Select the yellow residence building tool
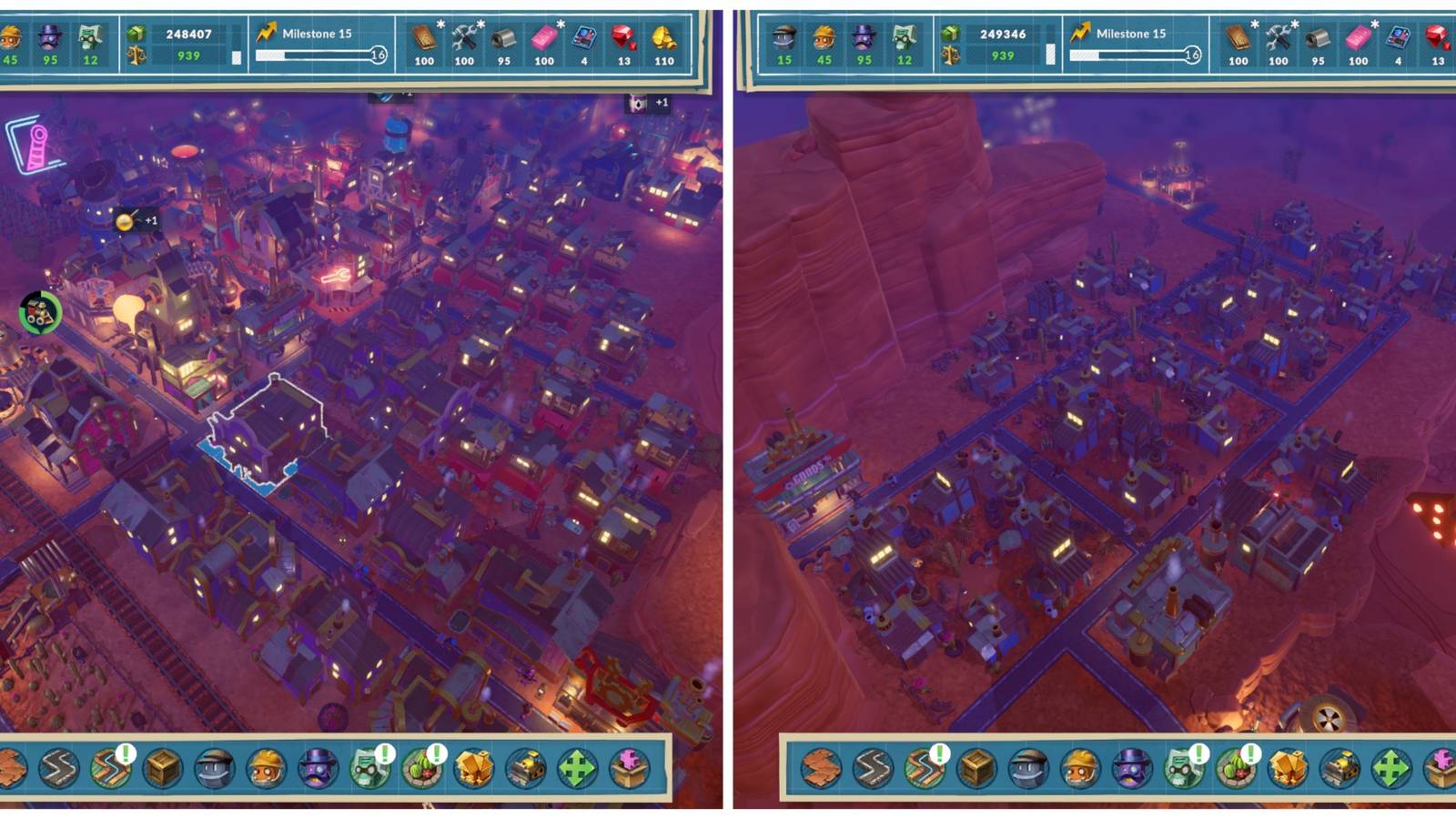 (x=472, y=769)
